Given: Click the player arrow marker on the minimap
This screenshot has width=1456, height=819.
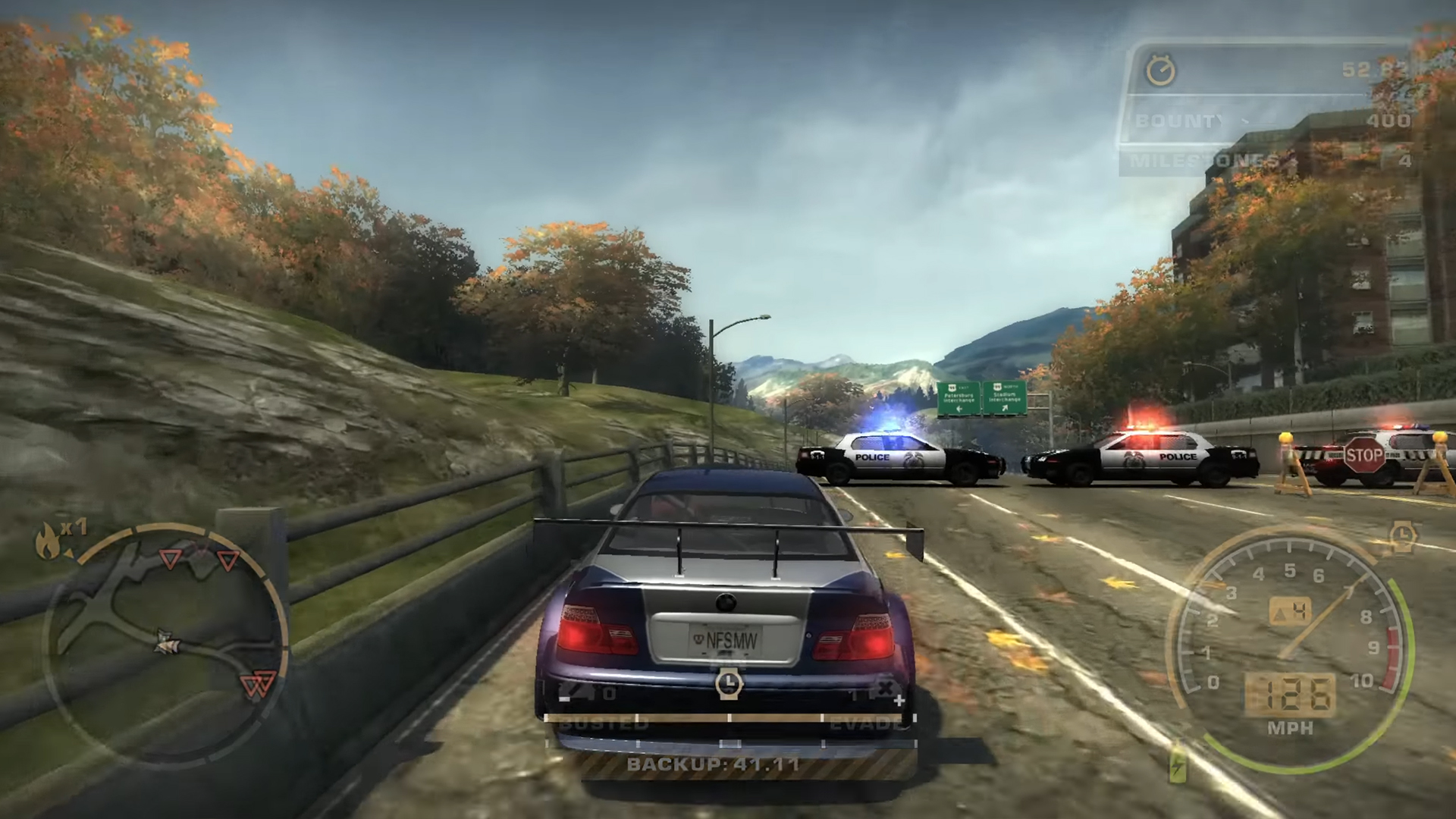Looking at the screenshot, I should 166,643.
